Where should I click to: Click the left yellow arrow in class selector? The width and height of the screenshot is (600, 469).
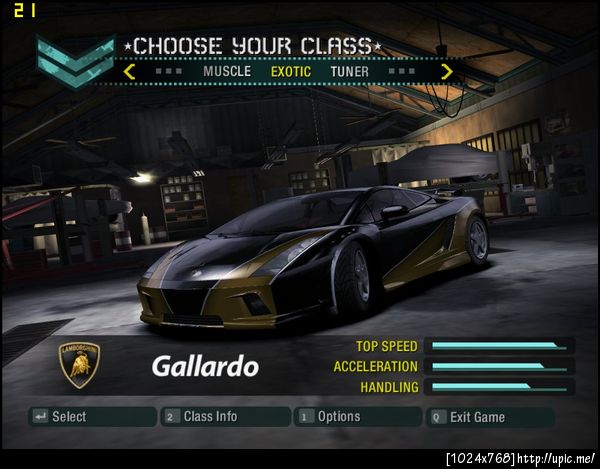coord(130,71)
